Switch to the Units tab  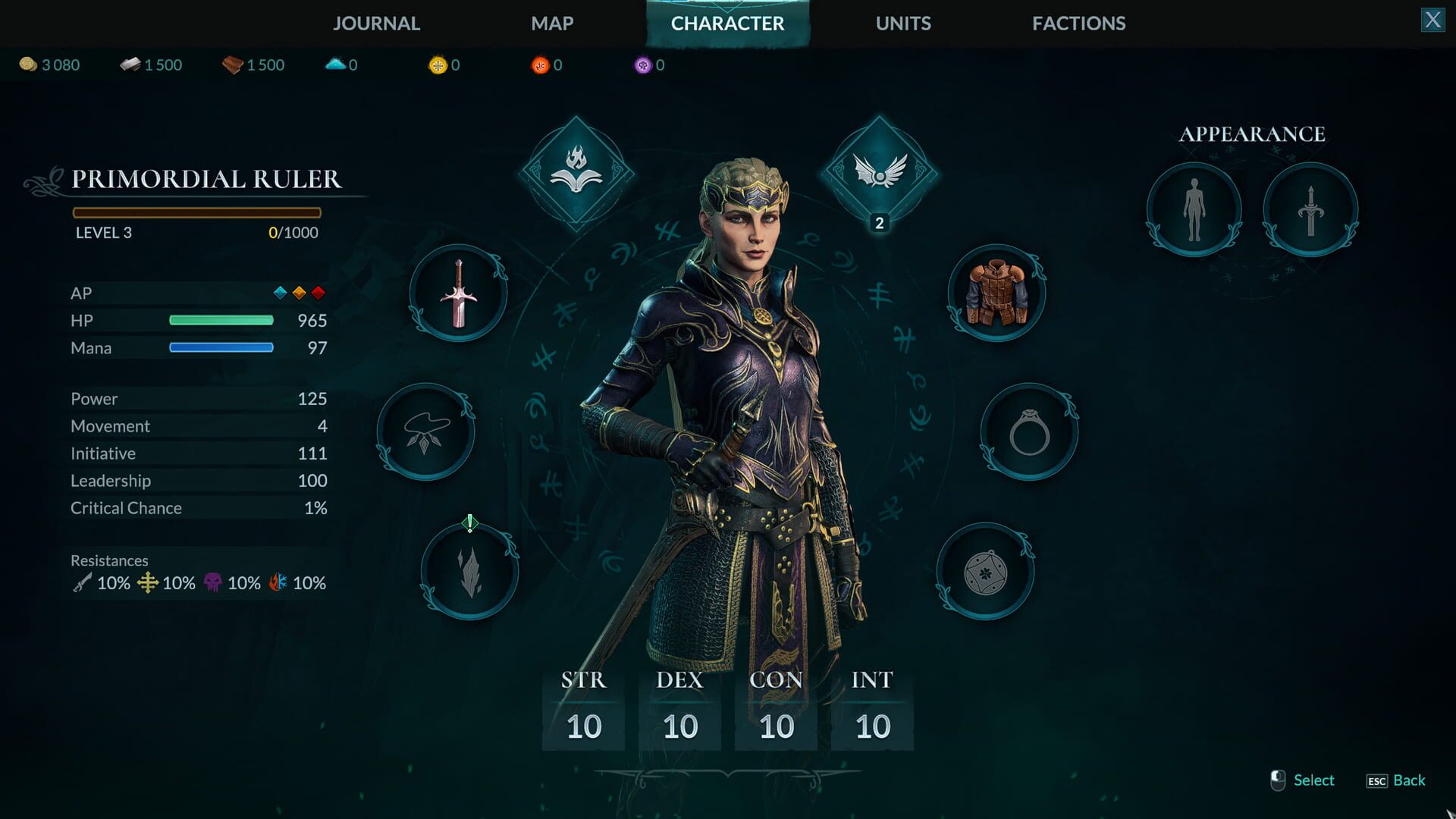tap(903, 24)
